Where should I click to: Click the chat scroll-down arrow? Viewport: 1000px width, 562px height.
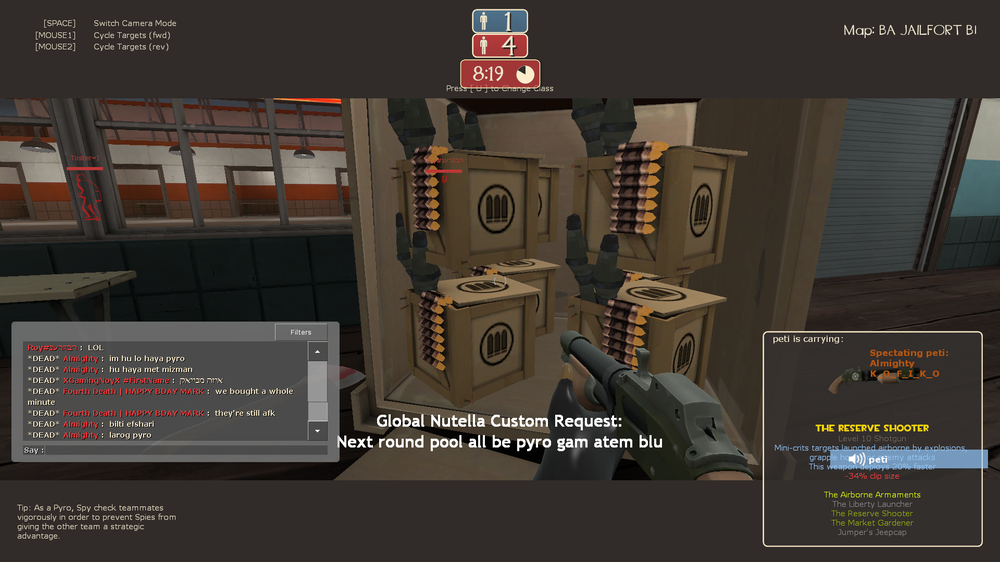tap(318, 431)
